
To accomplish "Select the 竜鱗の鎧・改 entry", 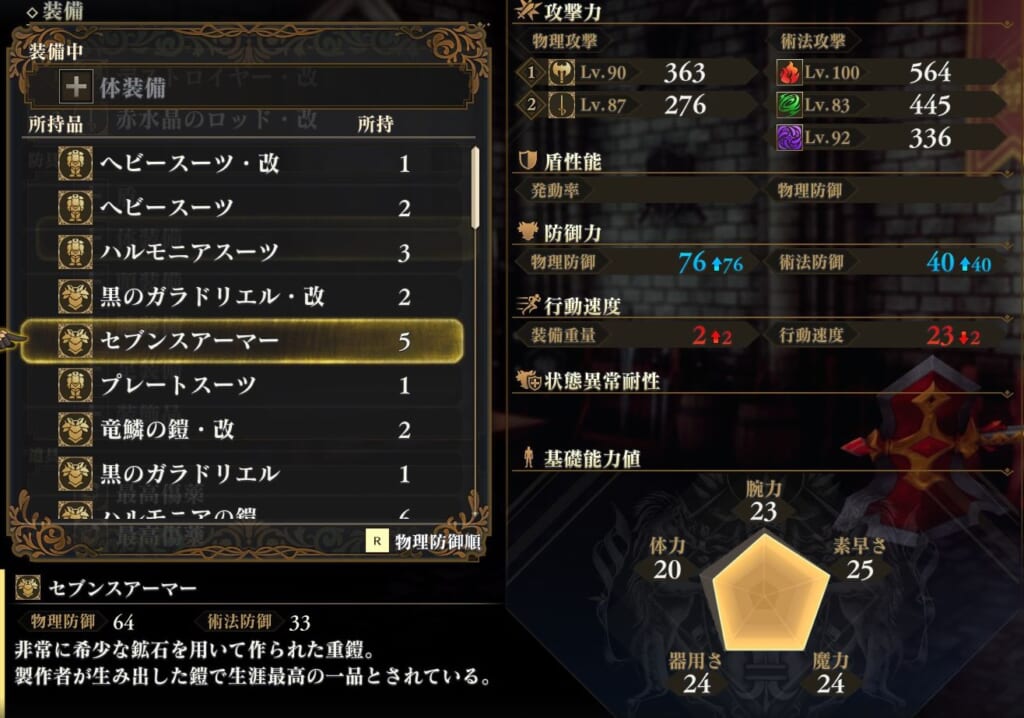I will click(x=240, y=429).
